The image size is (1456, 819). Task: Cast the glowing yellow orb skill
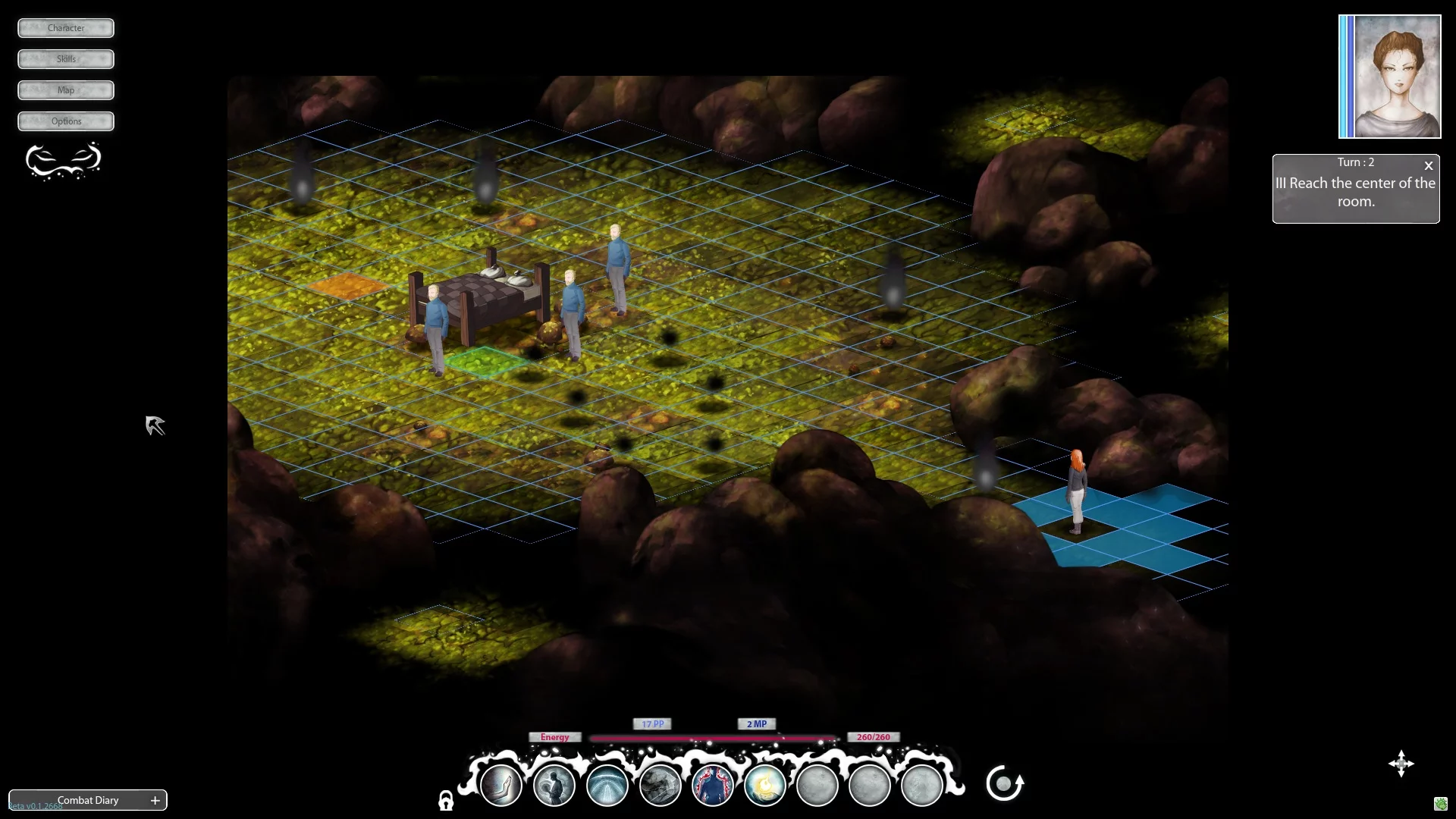click(x=765, y=785)
